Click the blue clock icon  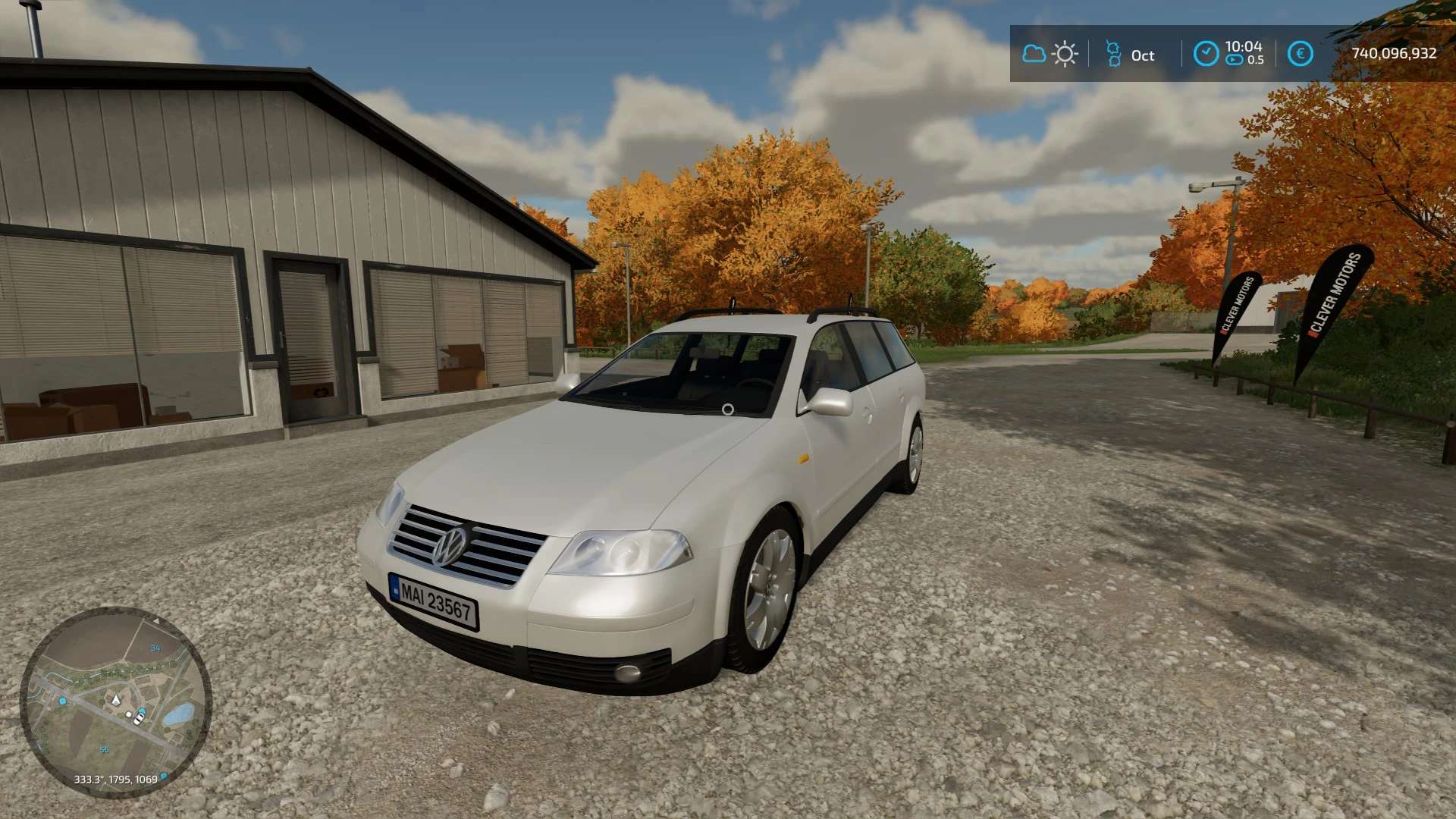coord(1206,54)
